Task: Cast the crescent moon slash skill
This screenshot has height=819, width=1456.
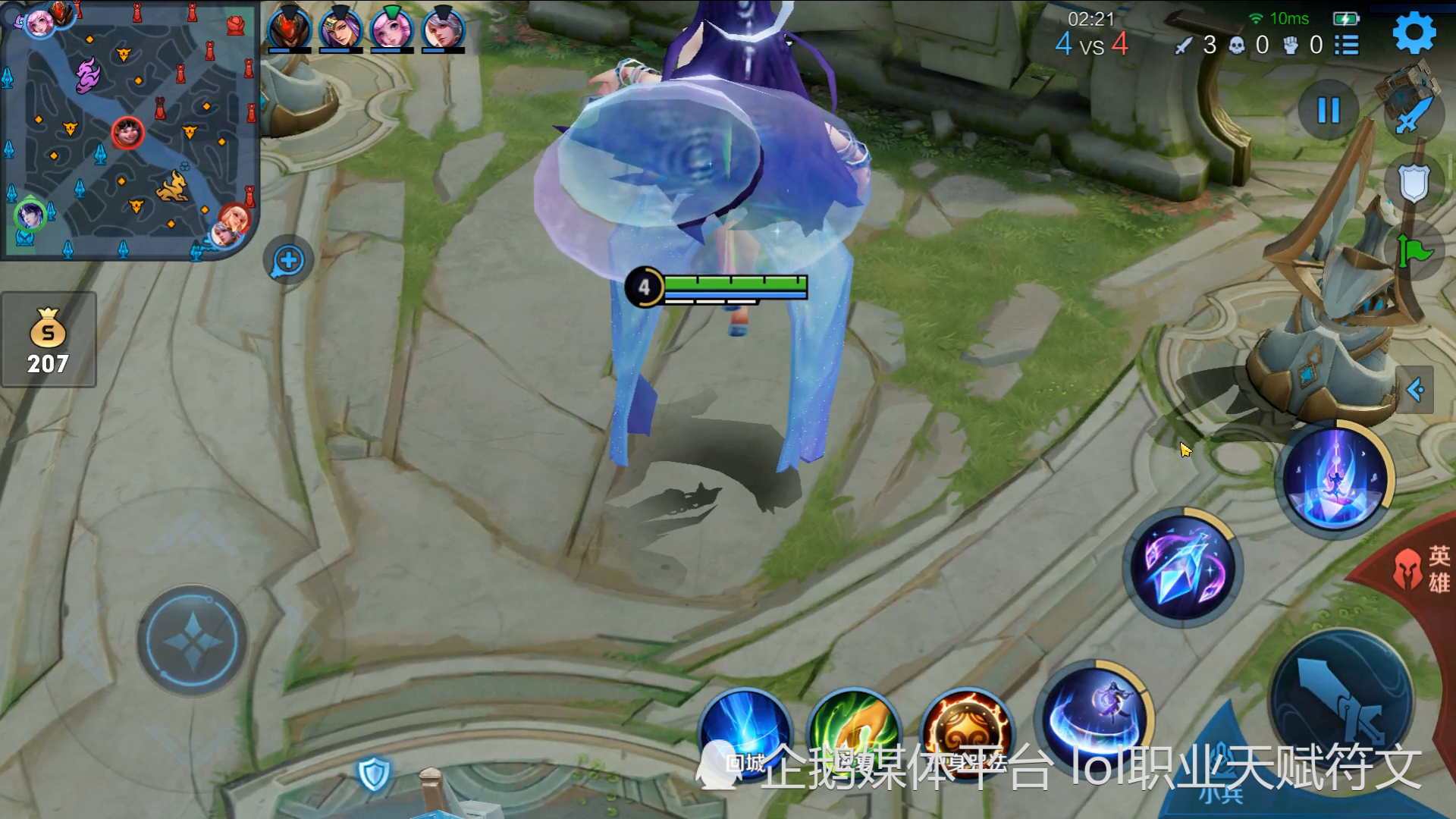Action: click(x=1094, y=717)
